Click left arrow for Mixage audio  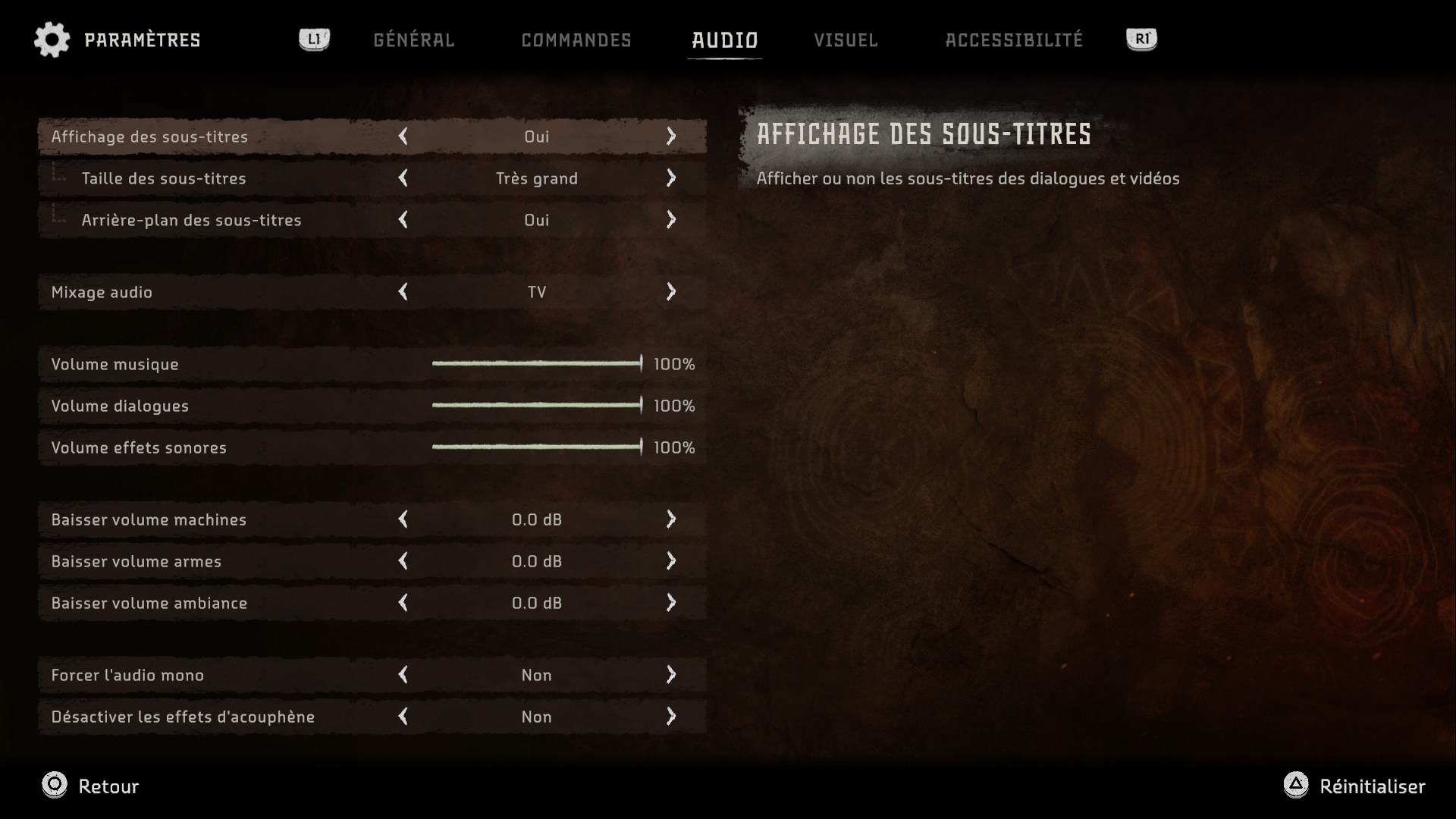[x=403, y=292]
